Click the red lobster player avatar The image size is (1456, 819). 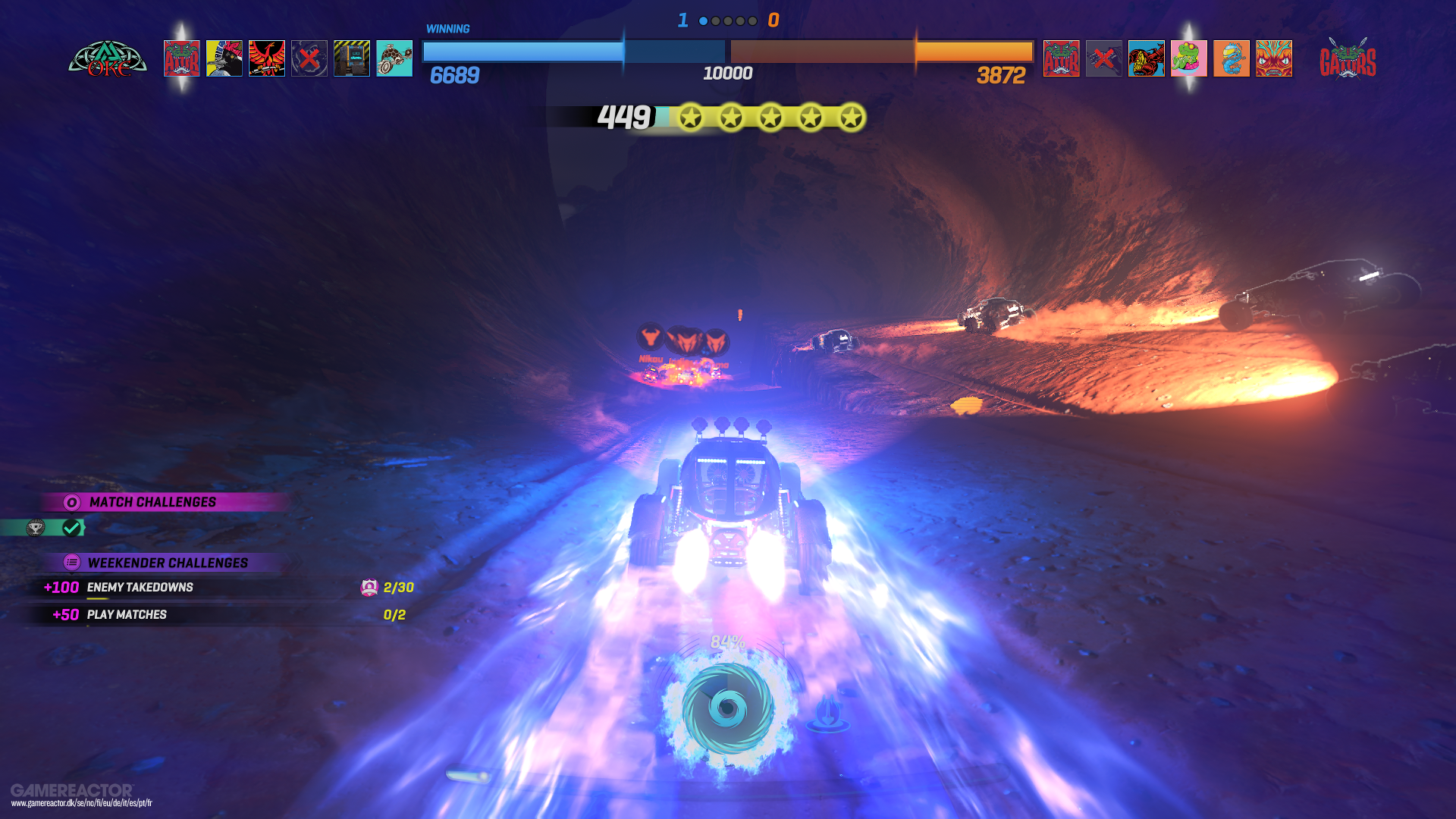1146,58
